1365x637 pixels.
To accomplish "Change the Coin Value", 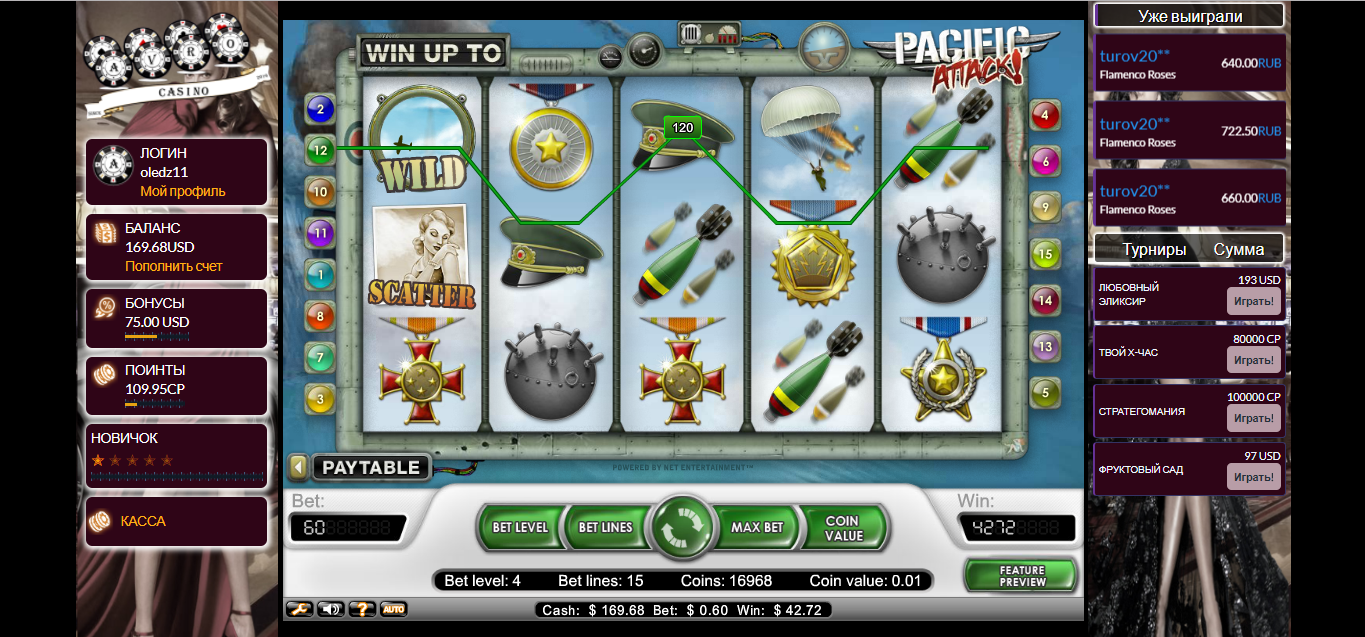I will point(843,528).
